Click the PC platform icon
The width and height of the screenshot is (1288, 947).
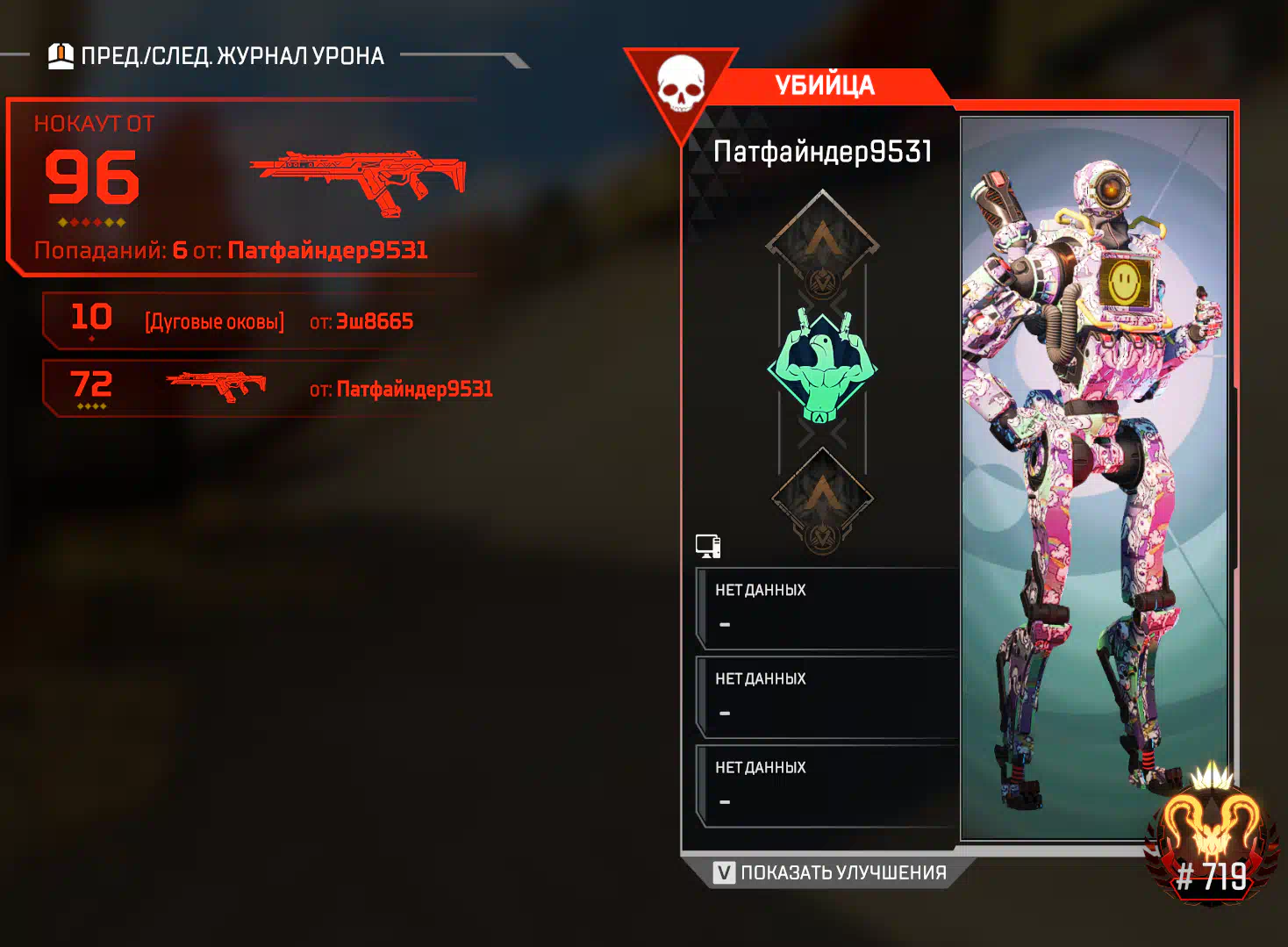pyautogui.click(x=708, y=546)
